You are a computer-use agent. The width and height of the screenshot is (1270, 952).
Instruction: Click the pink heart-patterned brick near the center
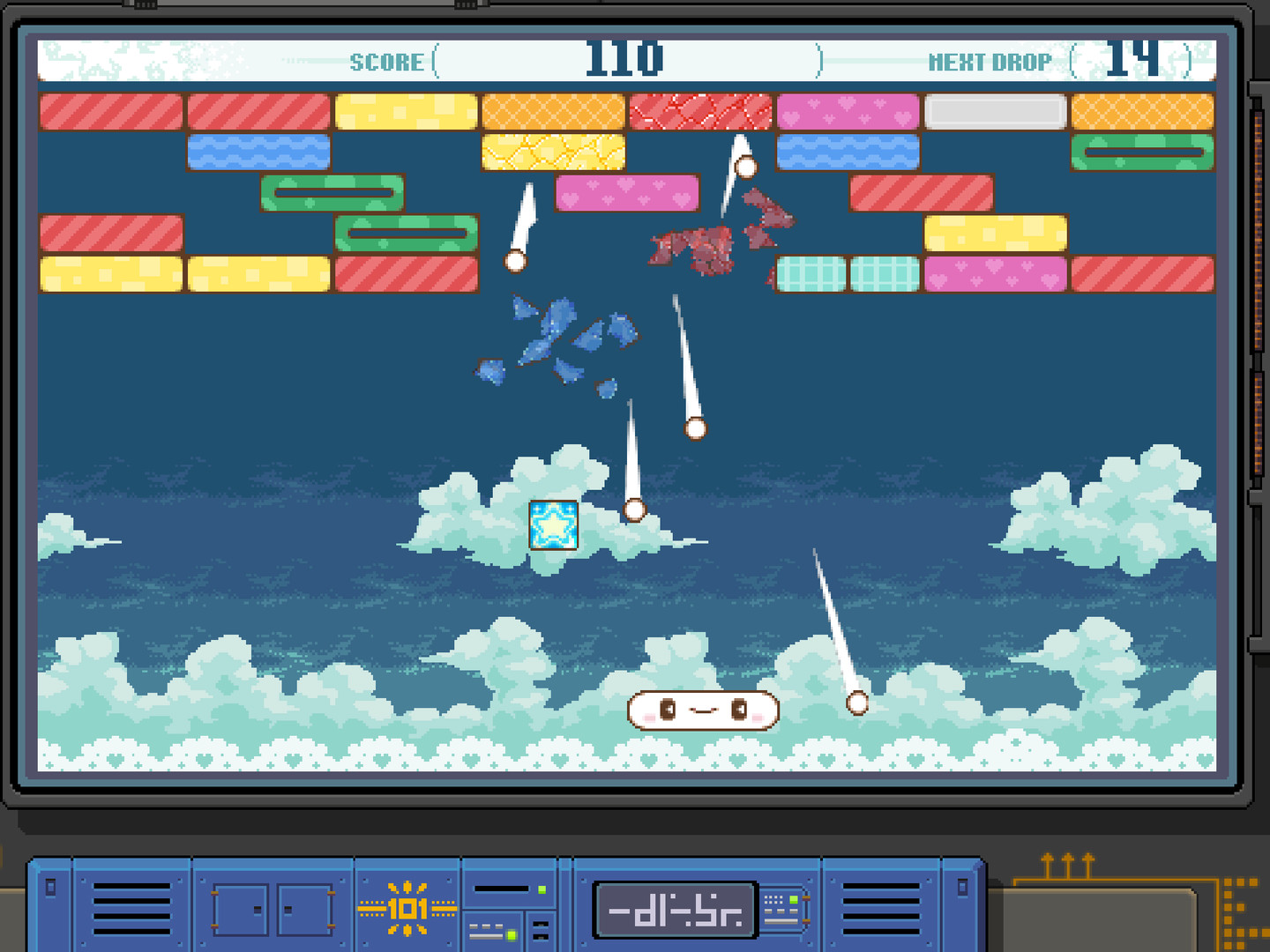click(629, 193)
